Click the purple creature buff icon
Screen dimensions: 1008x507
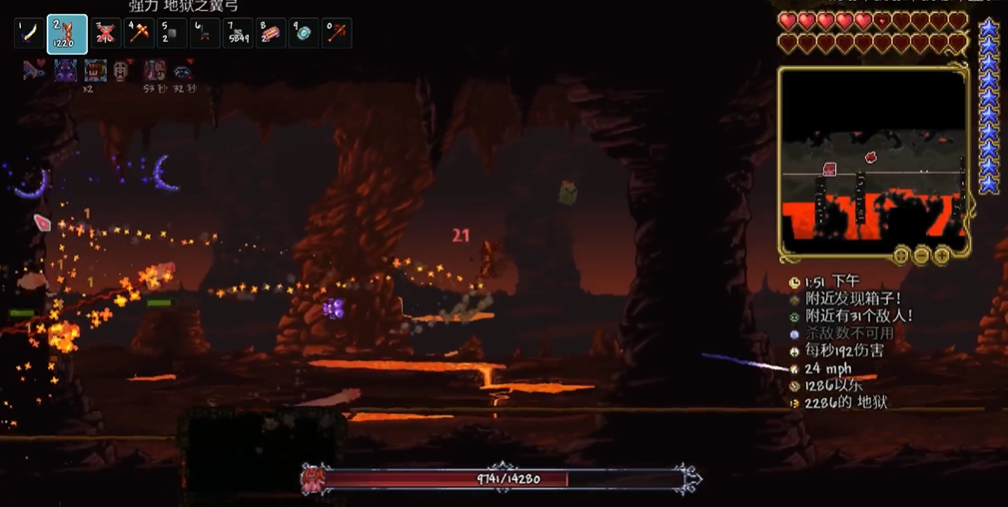(65, 70)
